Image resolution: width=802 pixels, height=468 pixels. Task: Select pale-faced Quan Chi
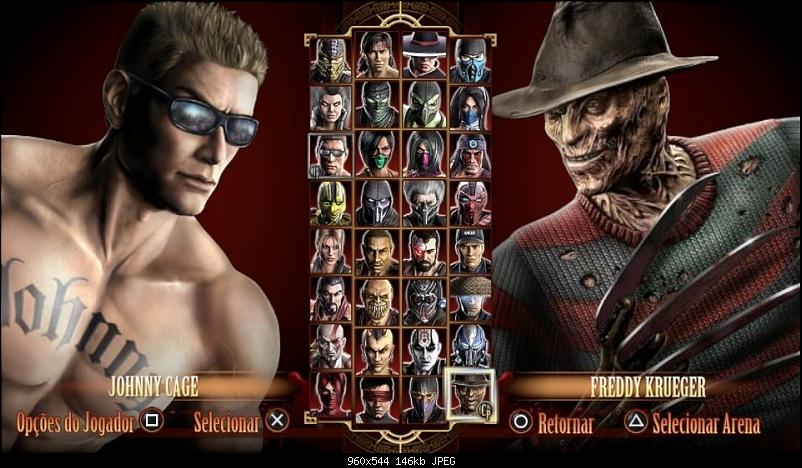[x=422, y=345]
